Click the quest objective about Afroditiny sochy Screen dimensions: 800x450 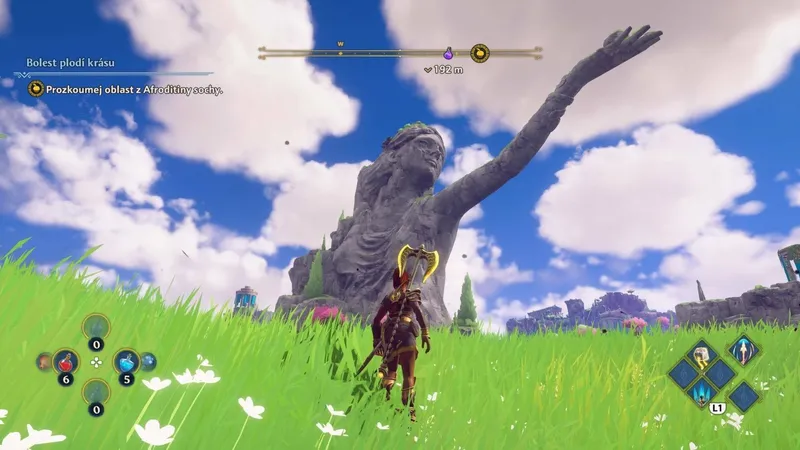tap(125, 89)
